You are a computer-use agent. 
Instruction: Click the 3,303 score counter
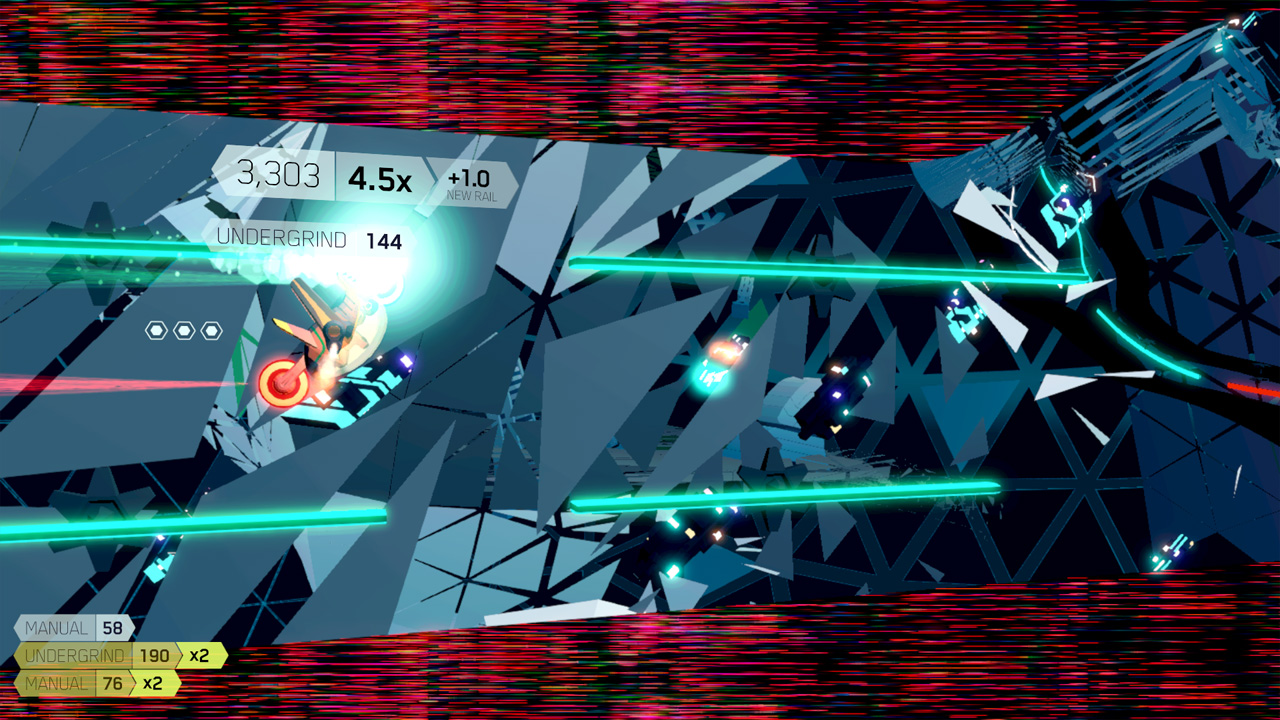(280, 175)
